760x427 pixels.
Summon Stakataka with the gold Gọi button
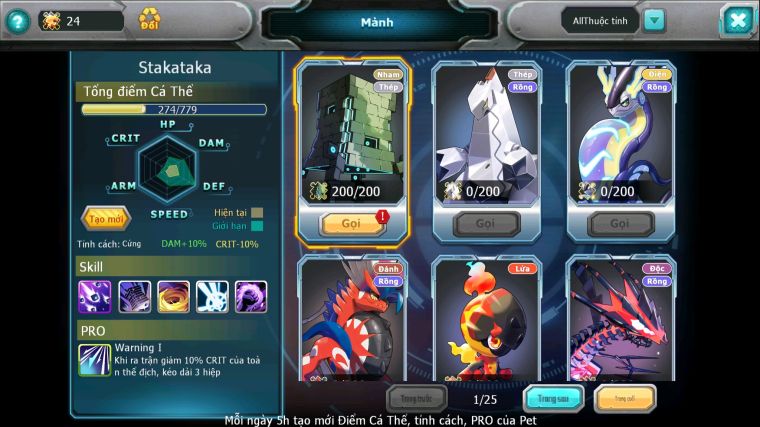pyautogui.click(x=351, y=224)
